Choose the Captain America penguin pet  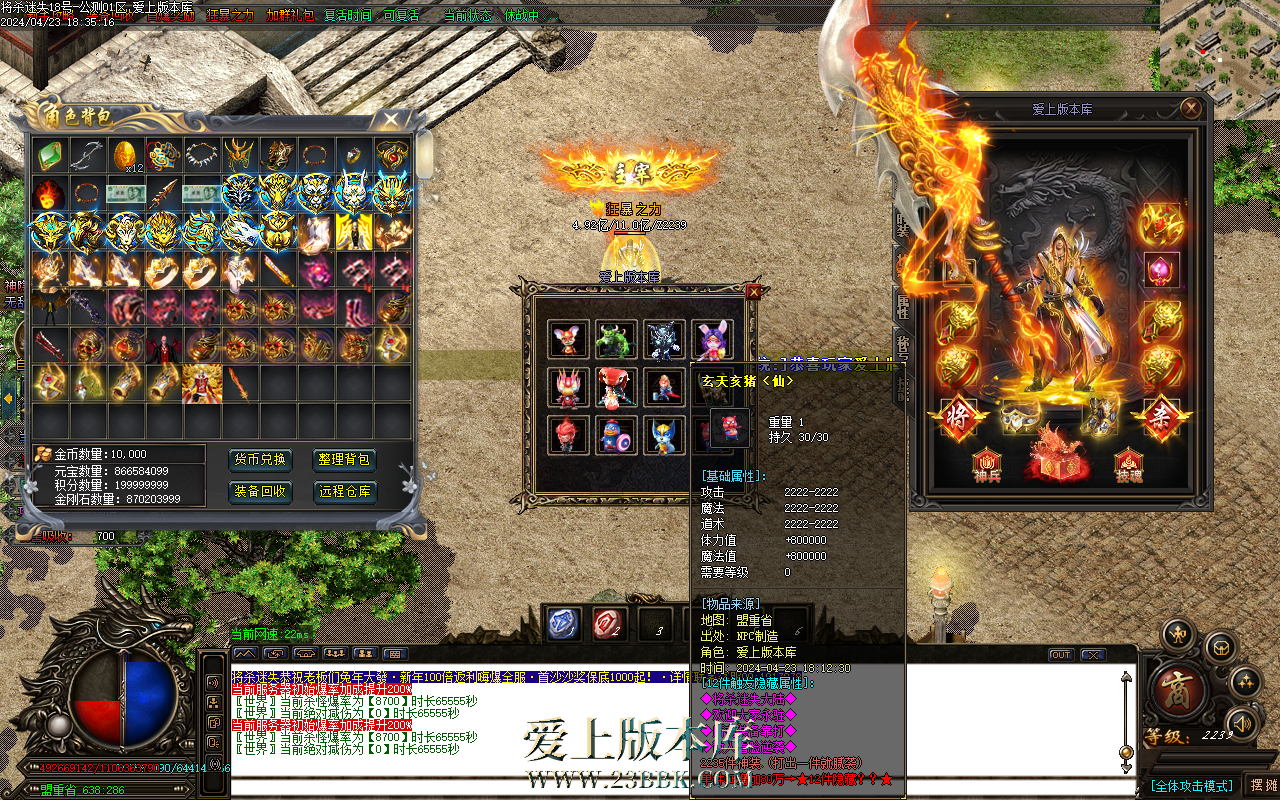click(615, 435)
